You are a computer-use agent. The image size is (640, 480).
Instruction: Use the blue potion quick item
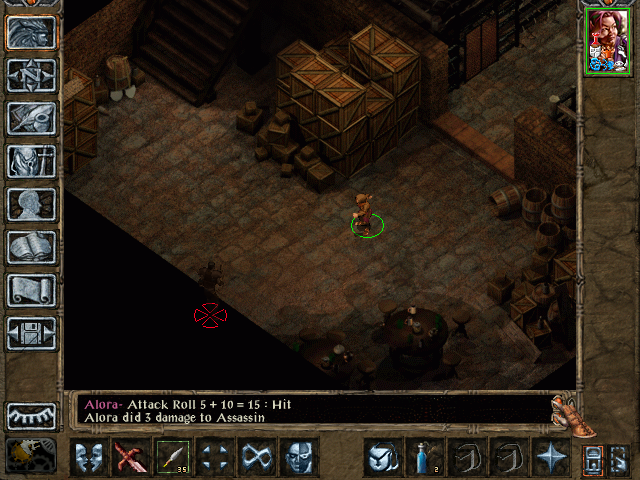tap(424, 458)
